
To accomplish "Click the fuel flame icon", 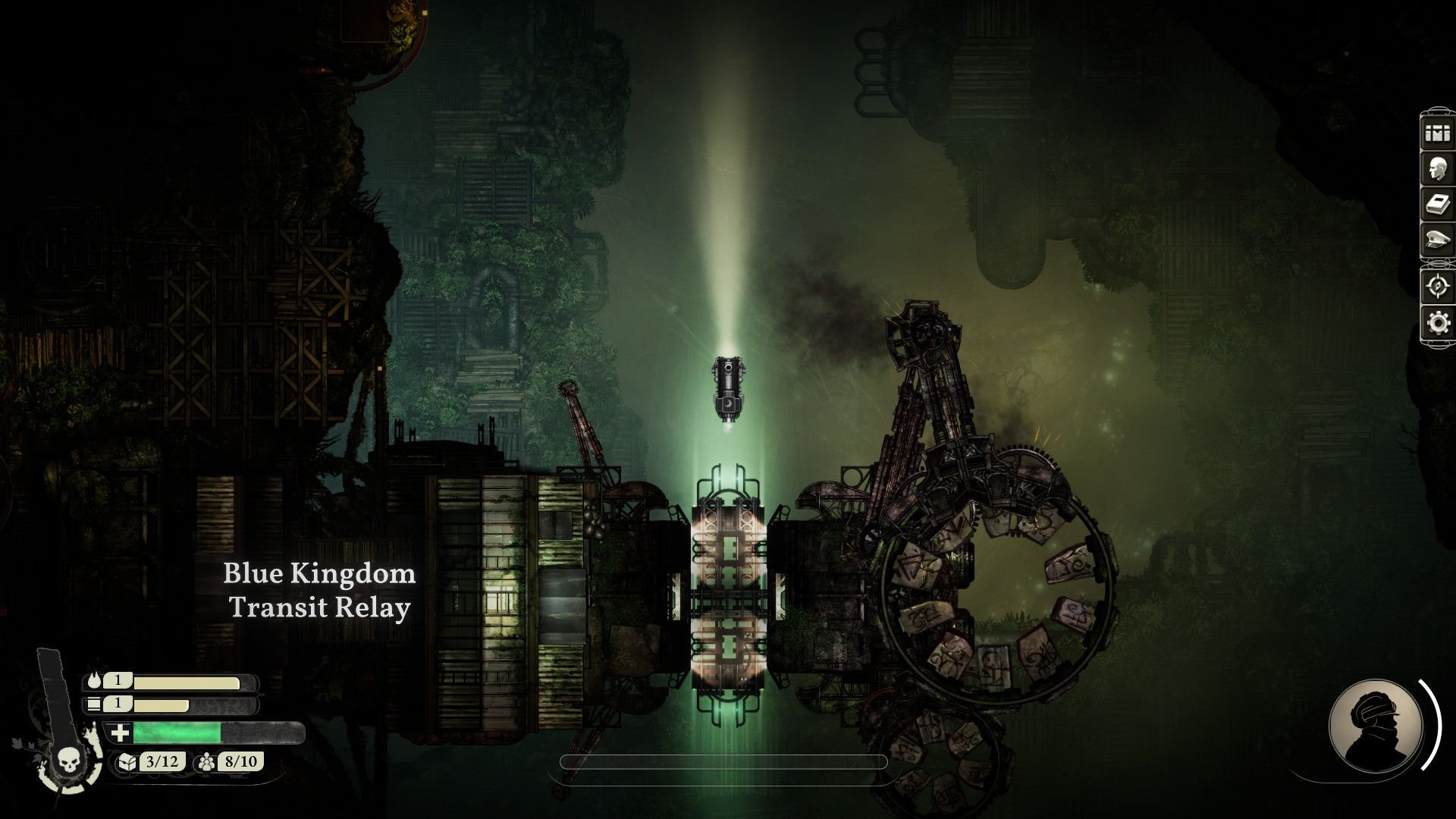I will (x=94, y=681).
